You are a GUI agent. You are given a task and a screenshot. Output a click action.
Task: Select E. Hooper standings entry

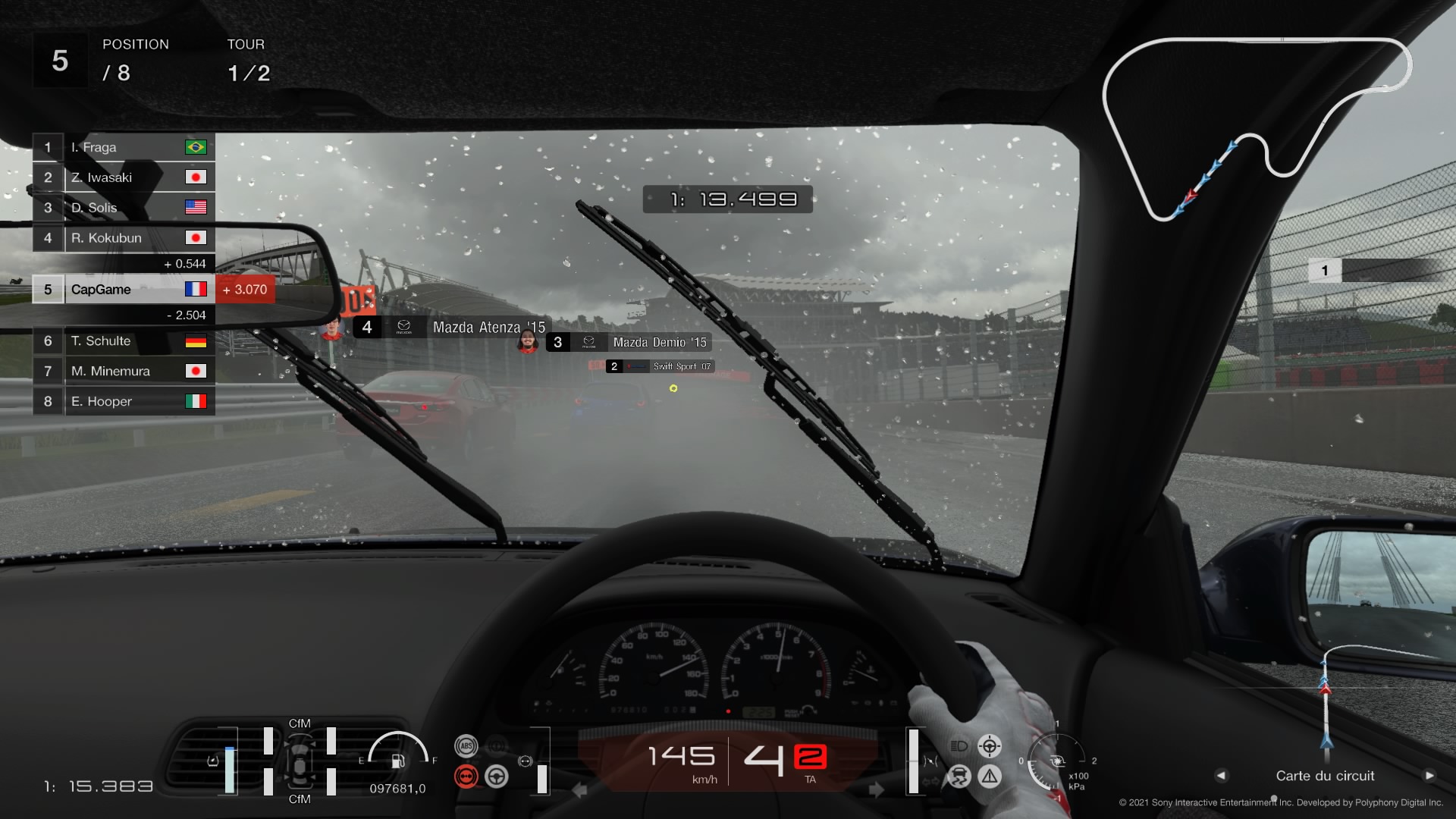click(x=124, y=402)
